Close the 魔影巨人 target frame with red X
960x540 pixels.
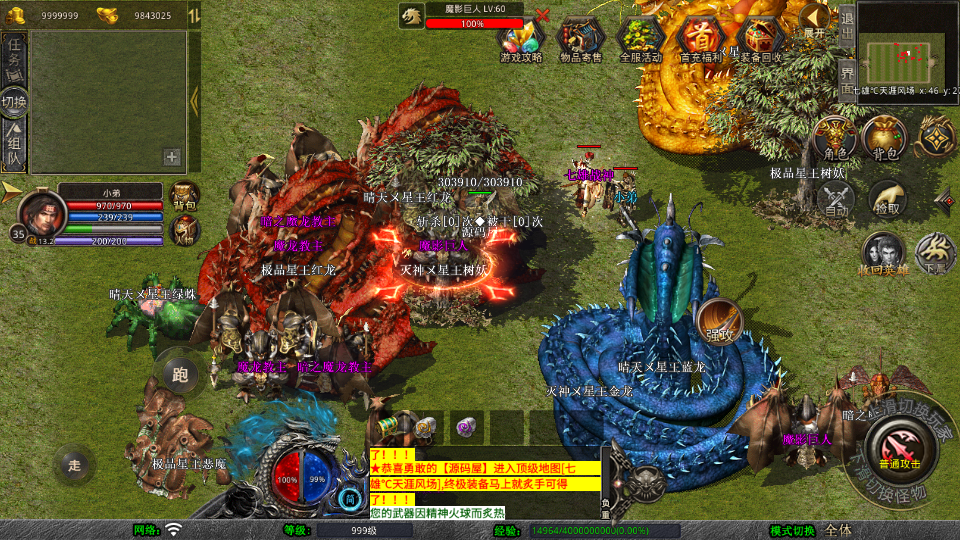542,15
